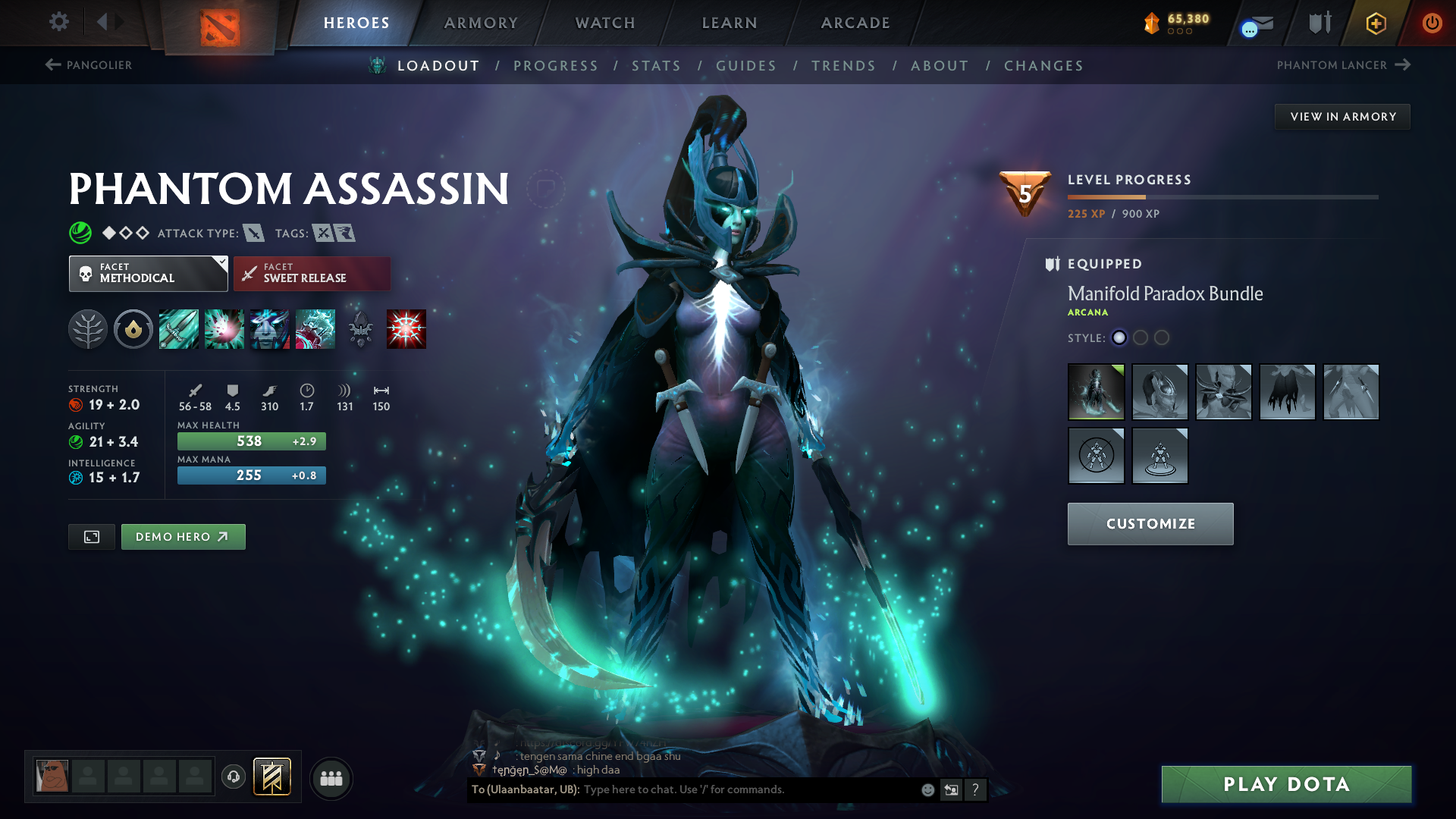
Task: Select the Blur ability icon
Action: click(x=270, y=329)
